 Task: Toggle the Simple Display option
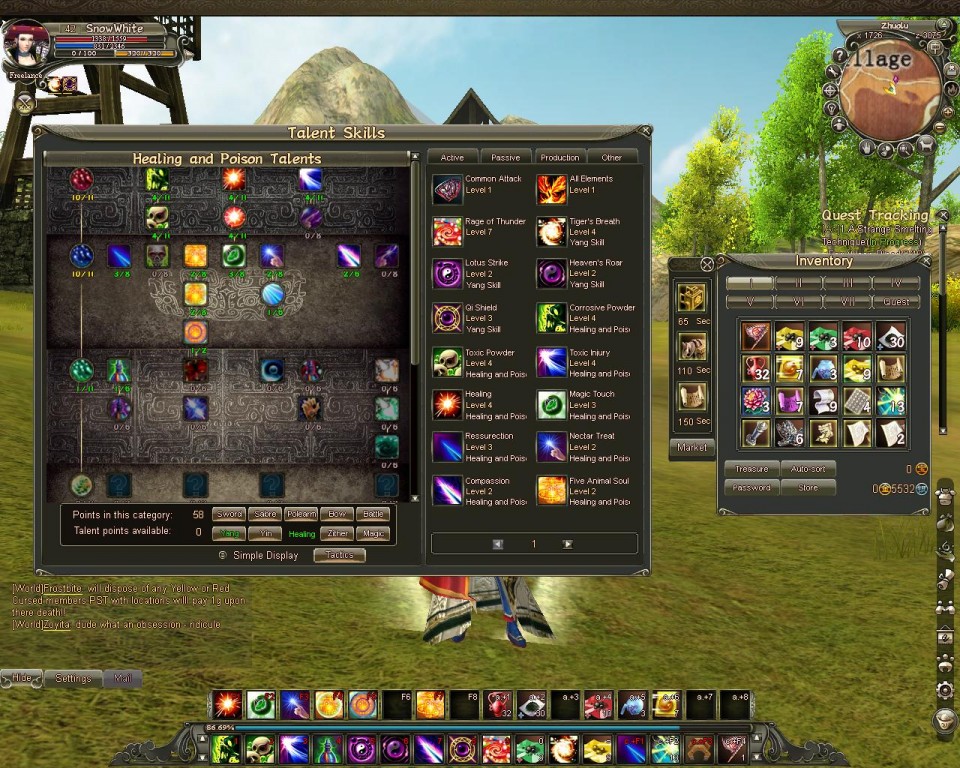(223, 555)
